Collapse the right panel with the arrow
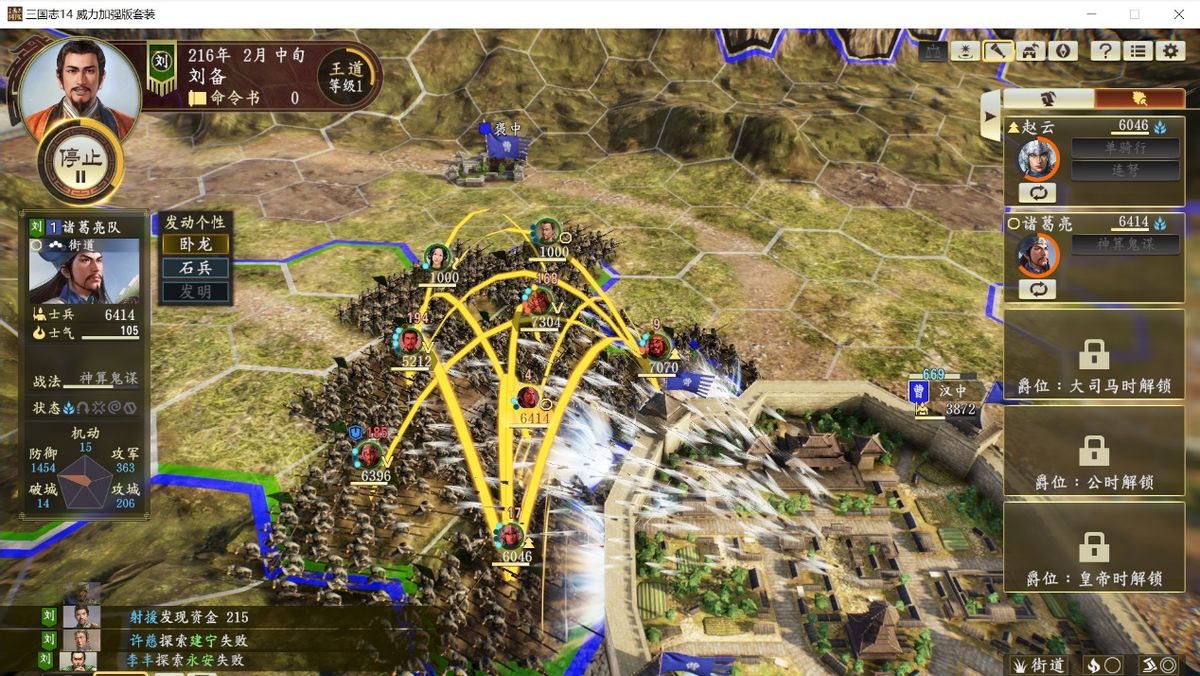Image resolution: width=1200 pixels, height=676 pixels. [990, 117]
